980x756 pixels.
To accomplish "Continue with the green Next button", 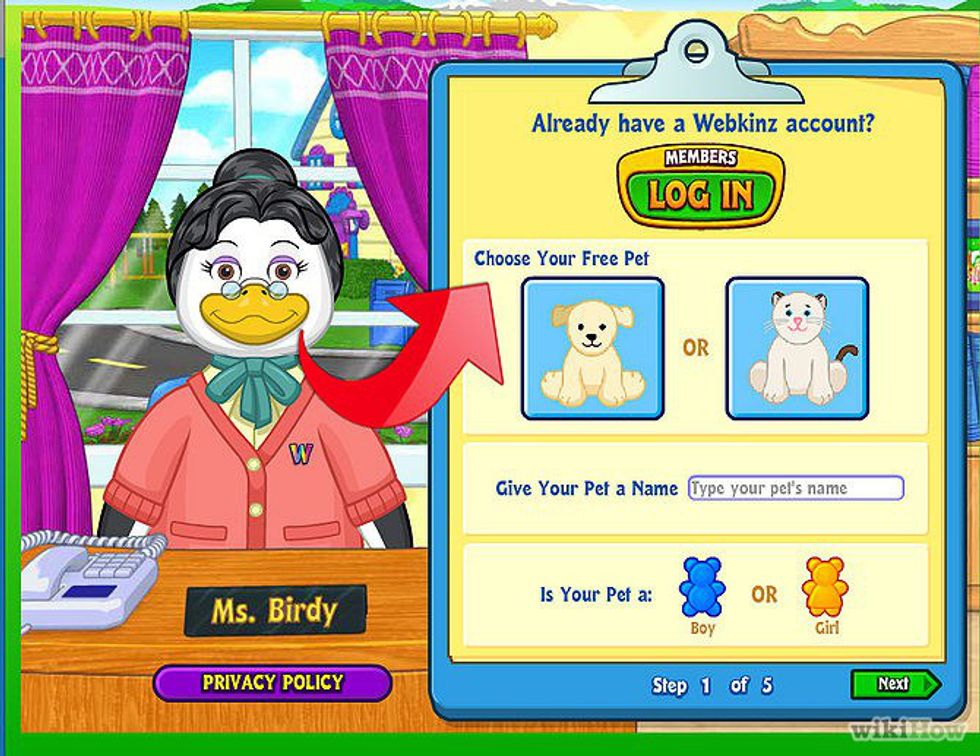I will (895, 684).
